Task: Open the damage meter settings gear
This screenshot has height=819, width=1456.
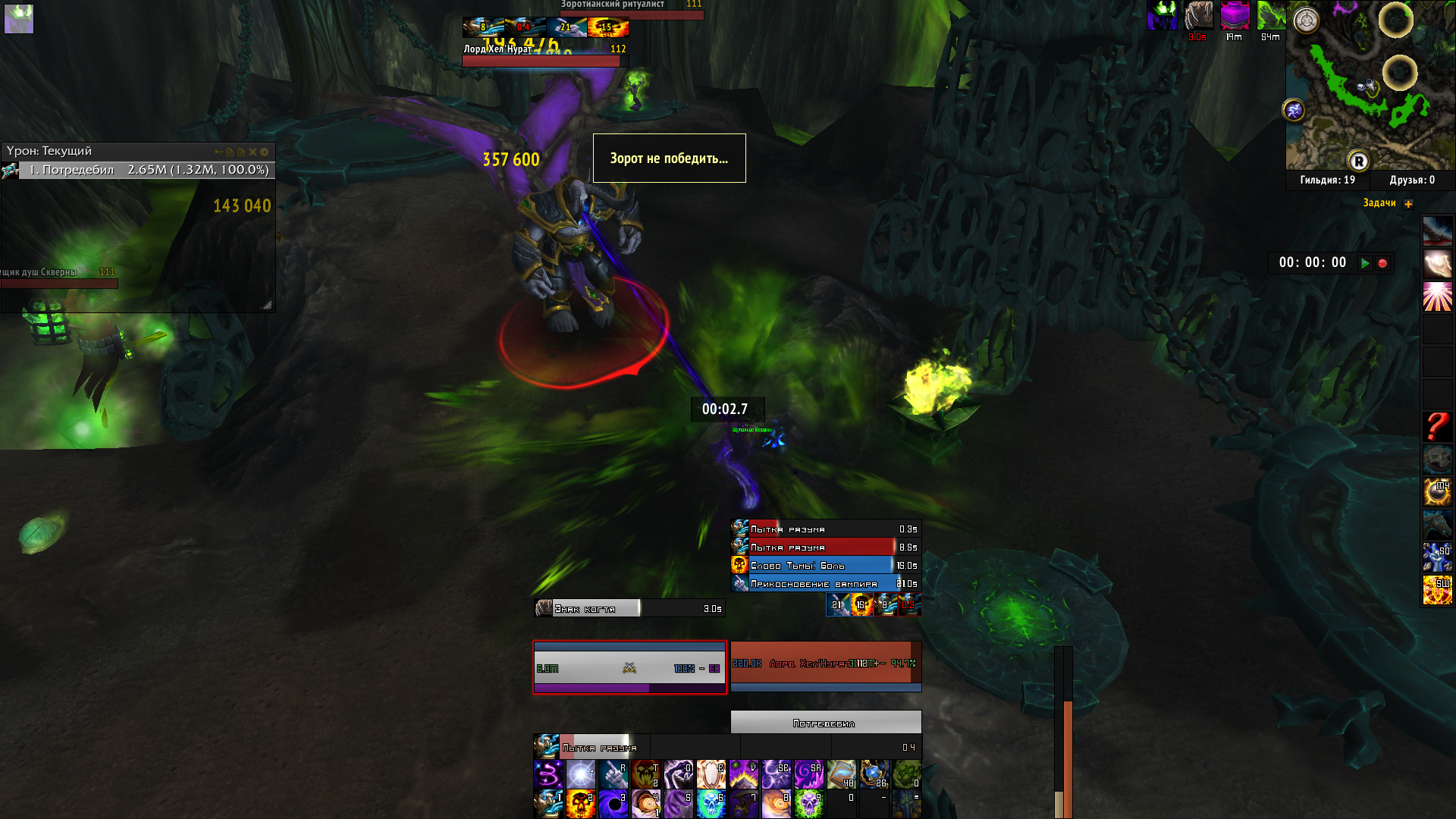Action: [265, 152]
